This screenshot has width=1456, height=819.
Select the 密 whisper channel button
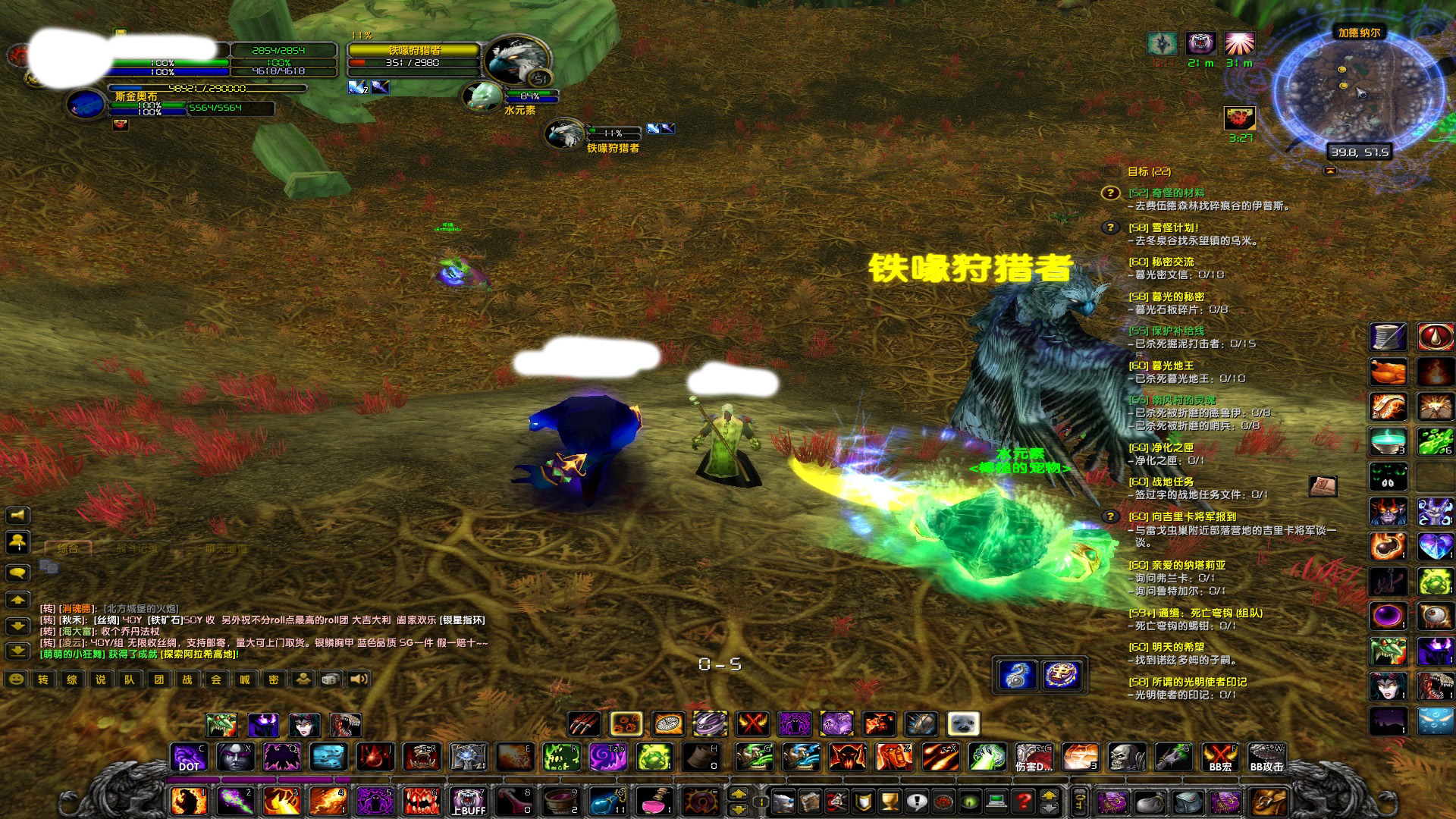(x=274, y=679)
